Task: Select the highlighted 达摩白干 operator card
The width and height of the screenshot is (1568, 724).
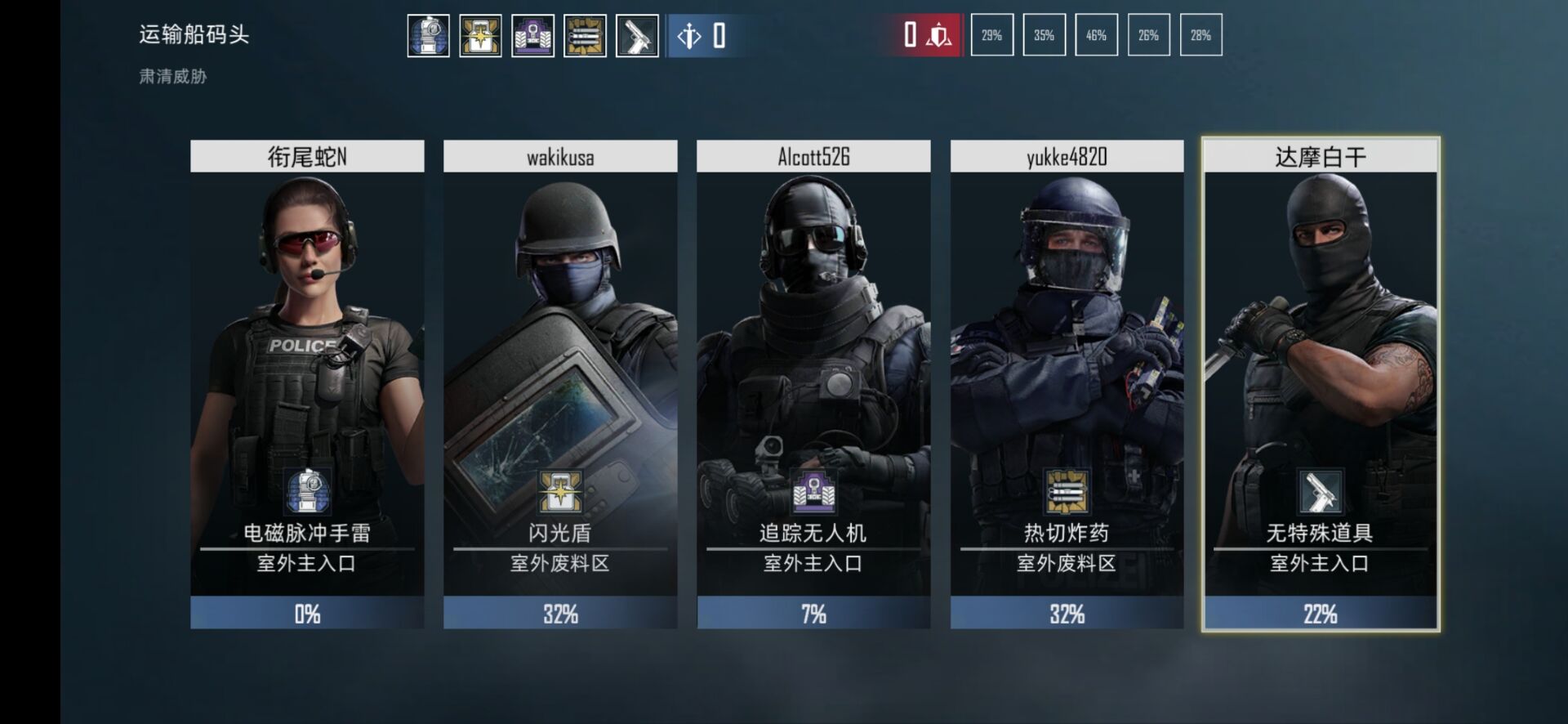Action: (x=1320, y=384)
